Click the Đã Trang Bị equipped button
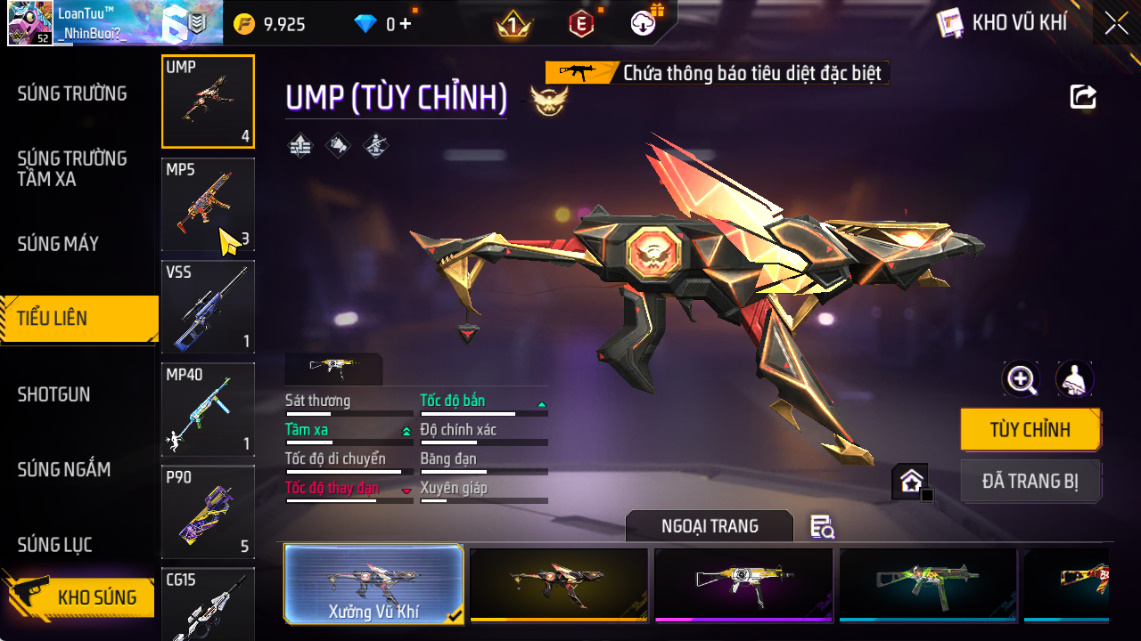The height and width of the screenshot is (641, 1141). (1030, 481)
